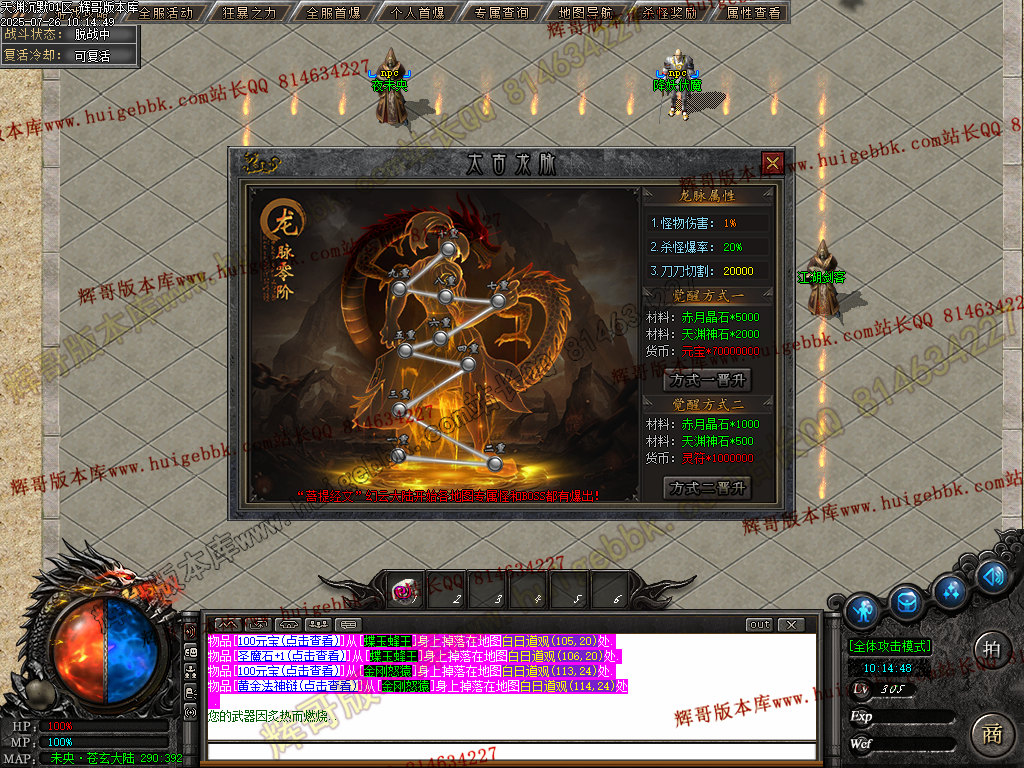Click the chat panel OUT button

[759, 625]
